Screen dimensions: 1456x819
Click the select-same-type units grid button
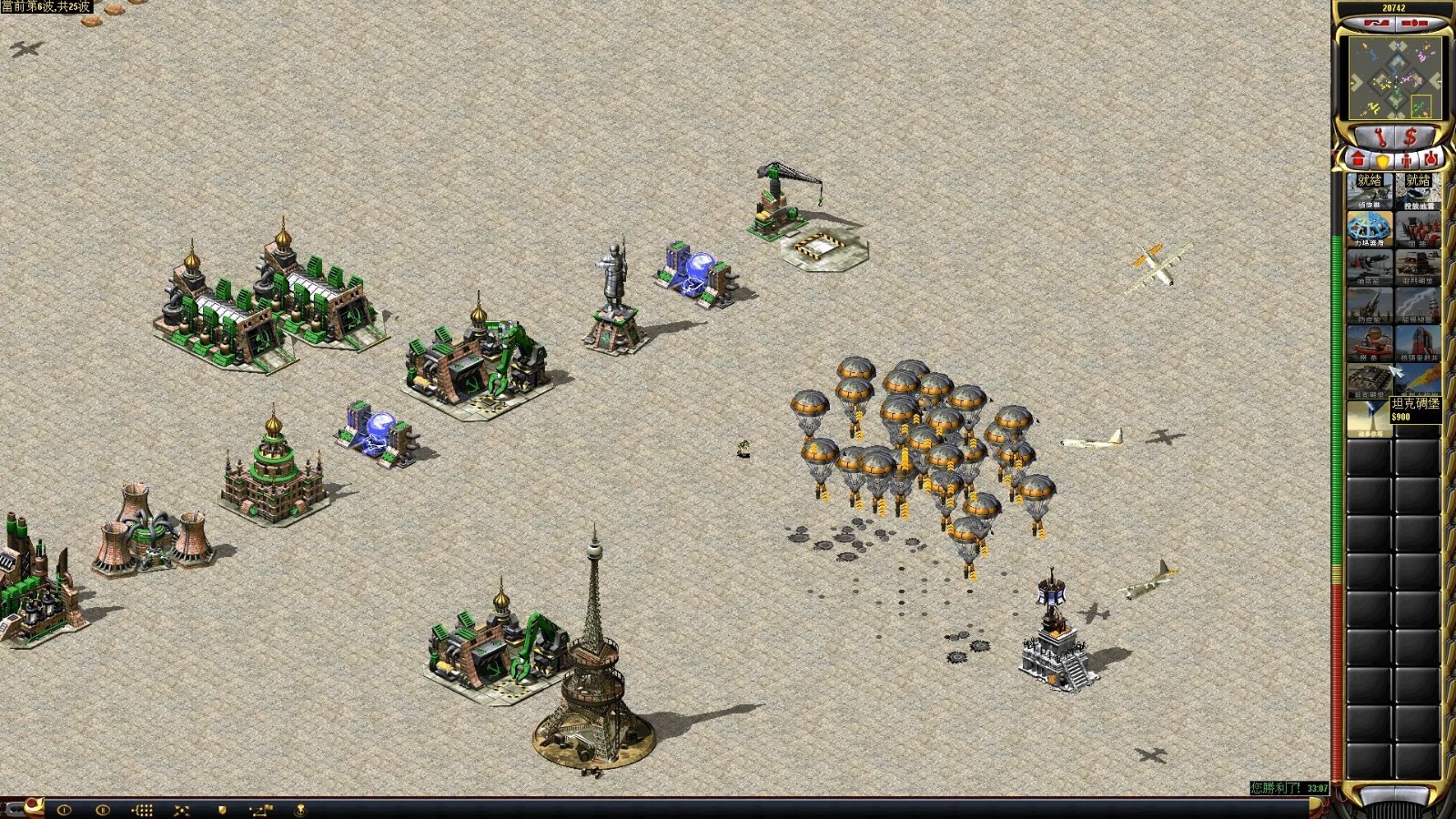[142, 809]
